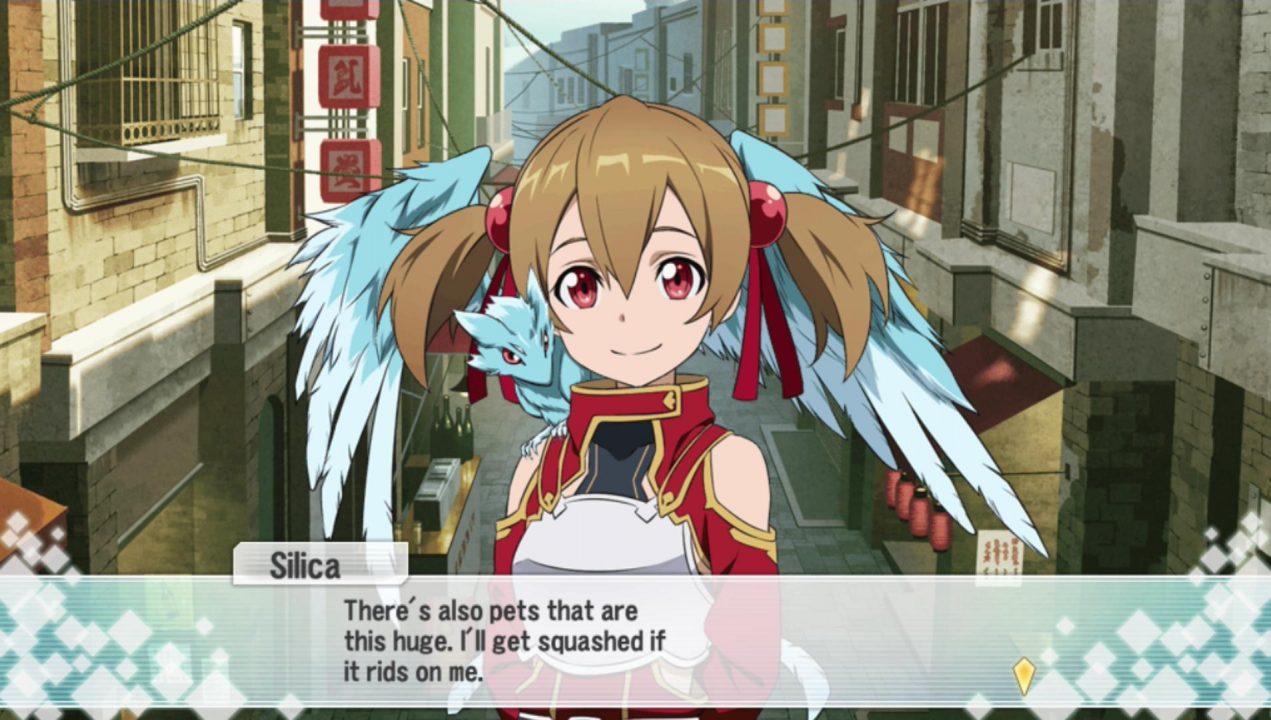Advance dialogue with the yellow diamond indicator
This screenshot has height=720, width=1271.
(x=1023, y=675)
